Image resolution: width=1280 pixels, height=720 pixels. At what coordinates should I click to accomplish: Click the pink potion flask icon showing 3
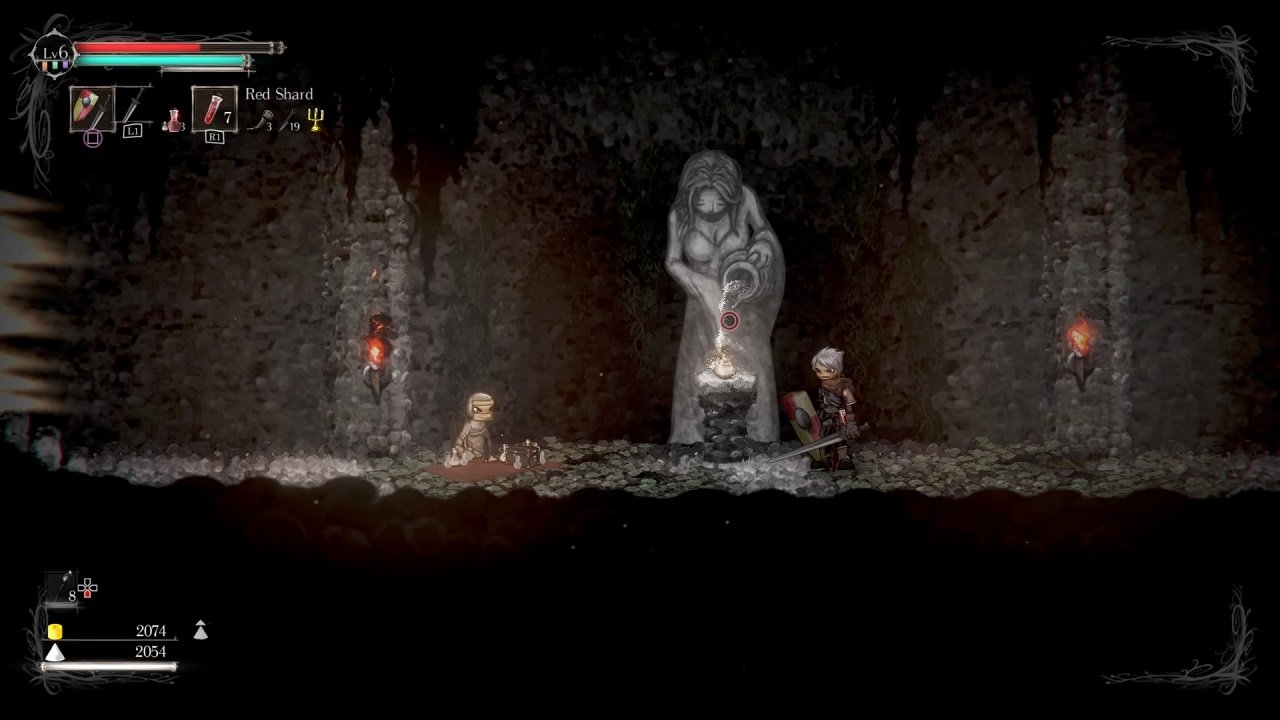(174, 119)
